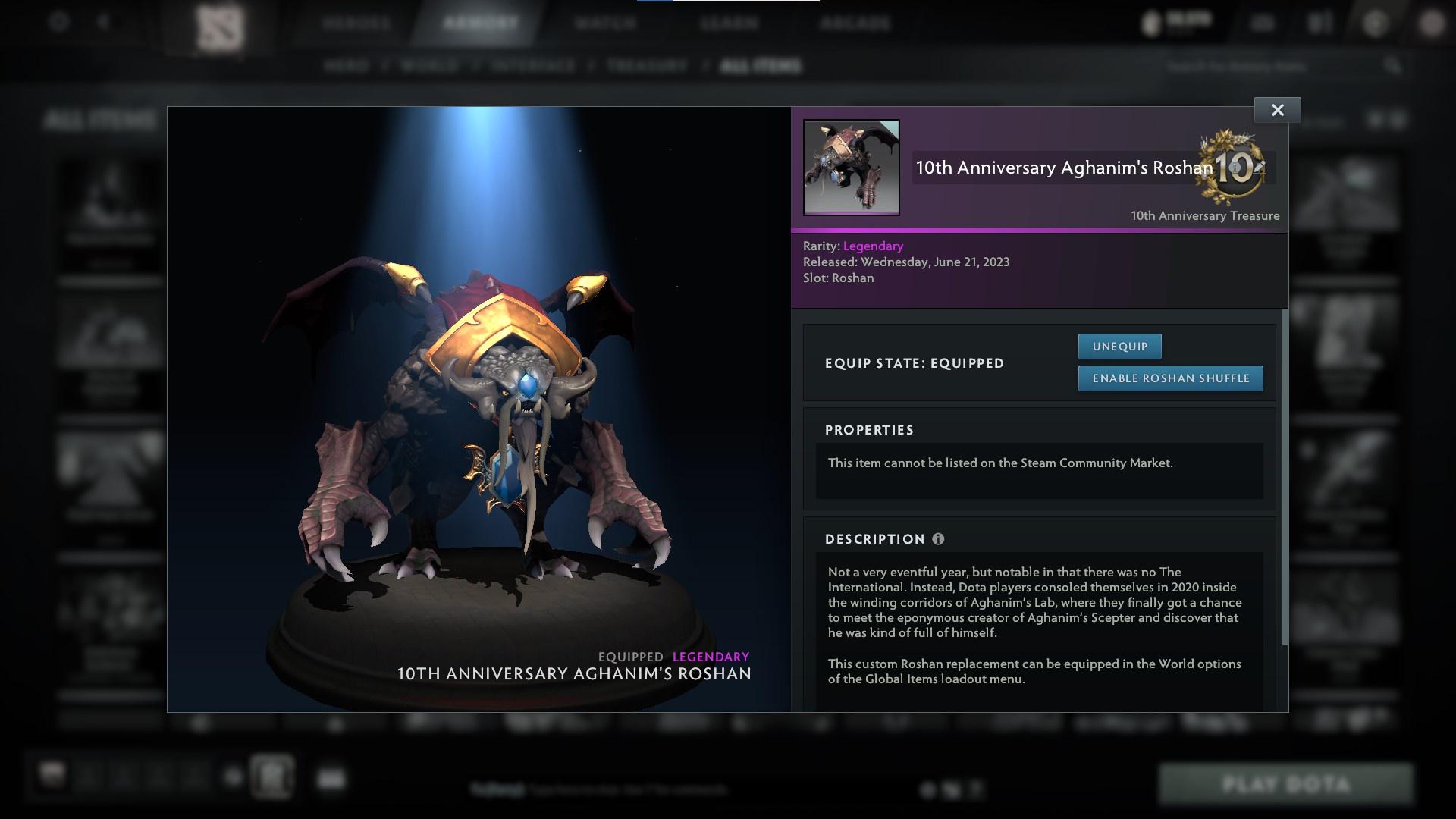This screenshot has height=819, width=1456.
Task: Click Aghanim's Roshan item thumbnail image
Action: [852, 168]
